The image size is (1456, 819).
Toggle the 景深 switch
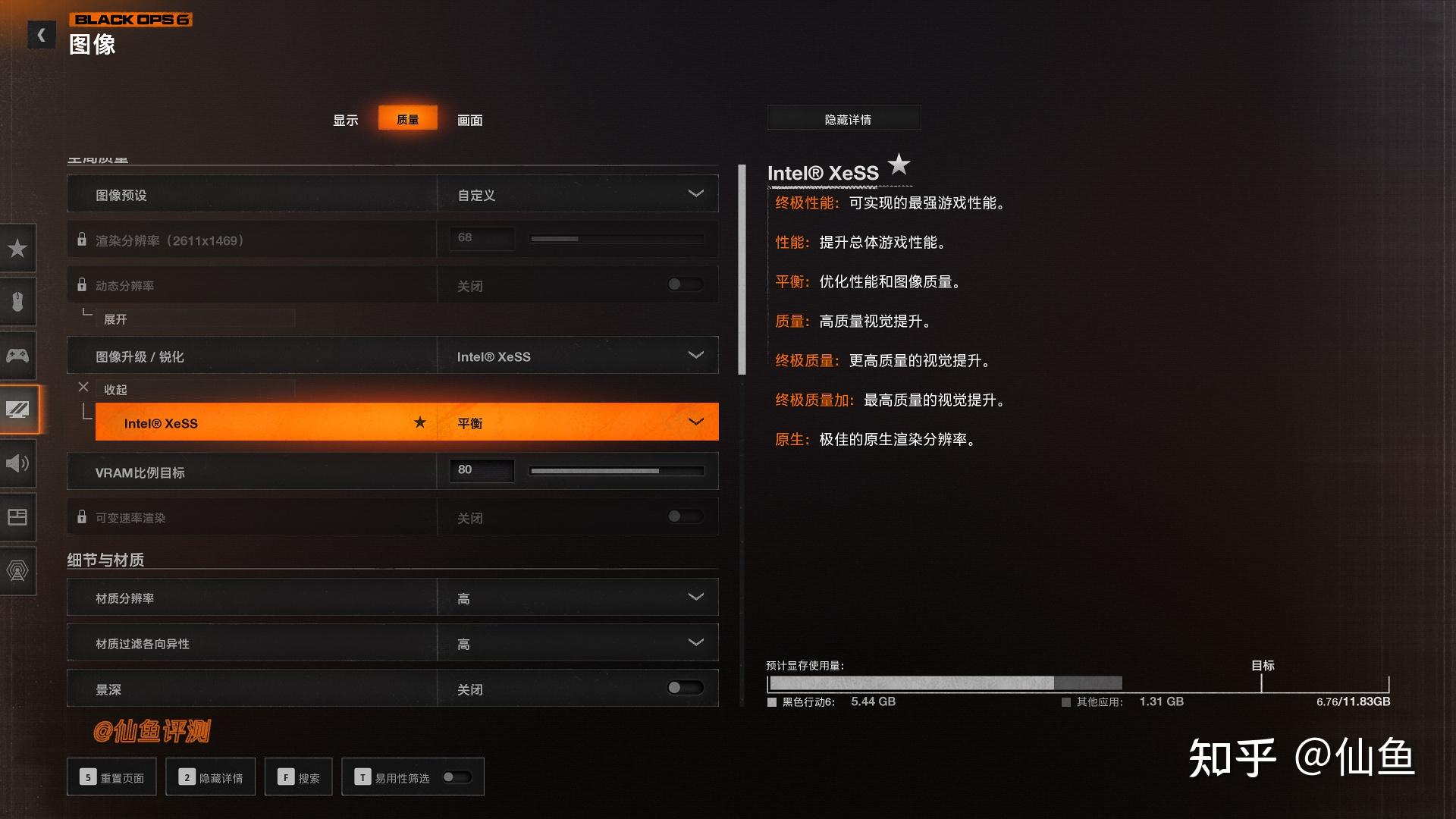click(x=684, y=688)
